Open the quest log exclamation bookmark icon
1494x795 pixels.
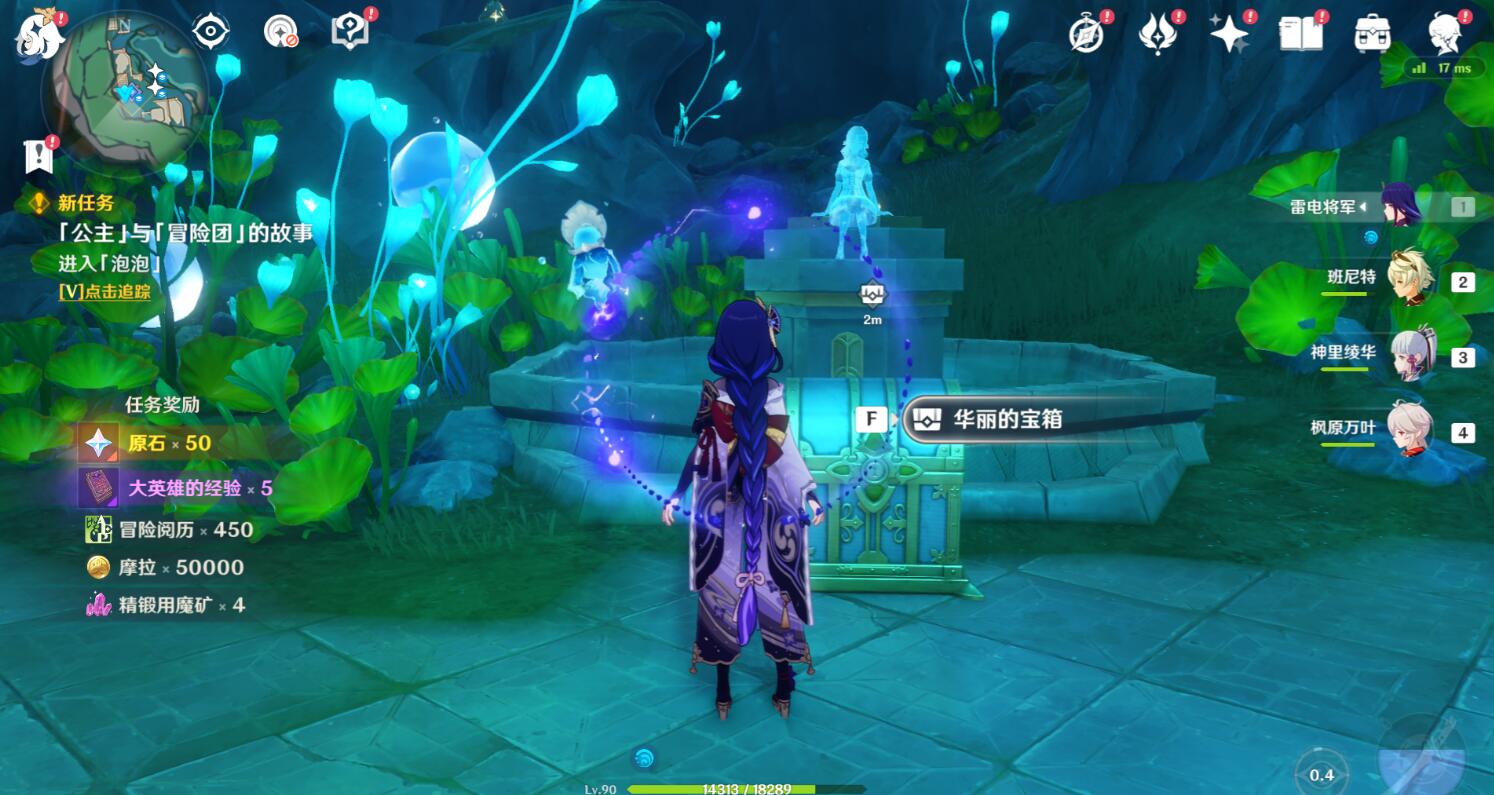pyautogui.click(x=39, y=156)
